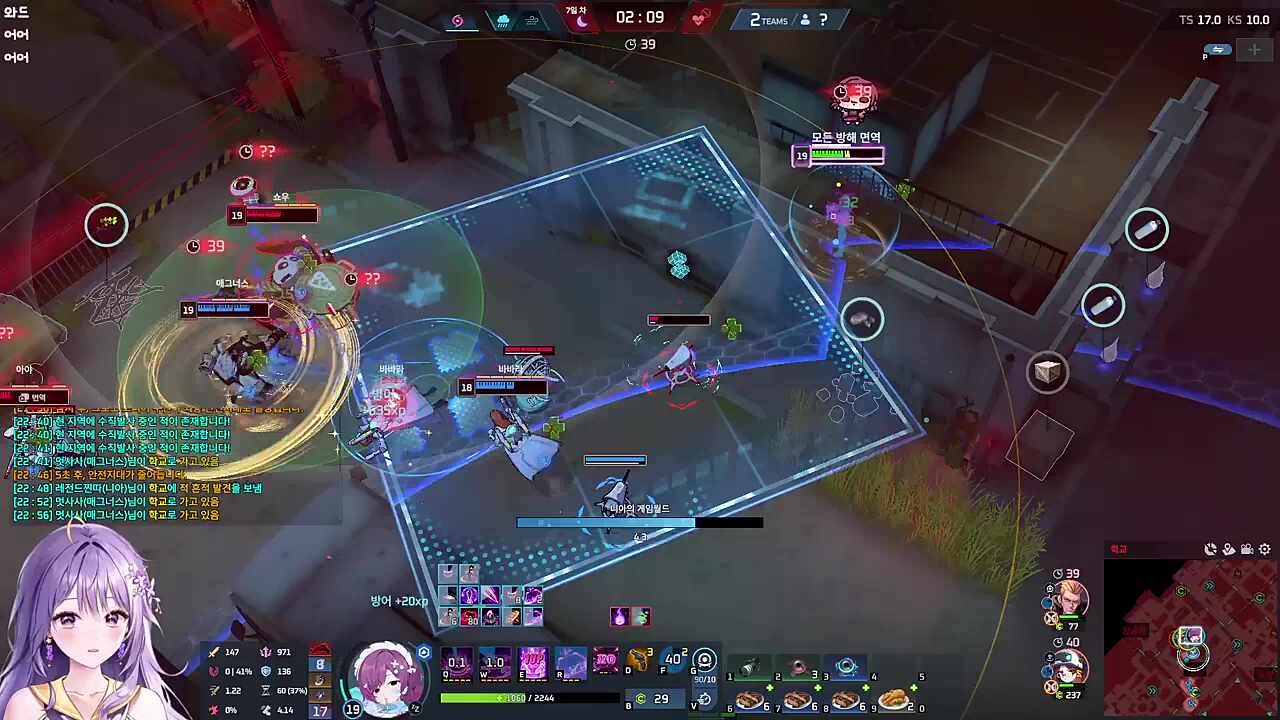Click the plus button in top-right corner

click(x=1254, y=50)
